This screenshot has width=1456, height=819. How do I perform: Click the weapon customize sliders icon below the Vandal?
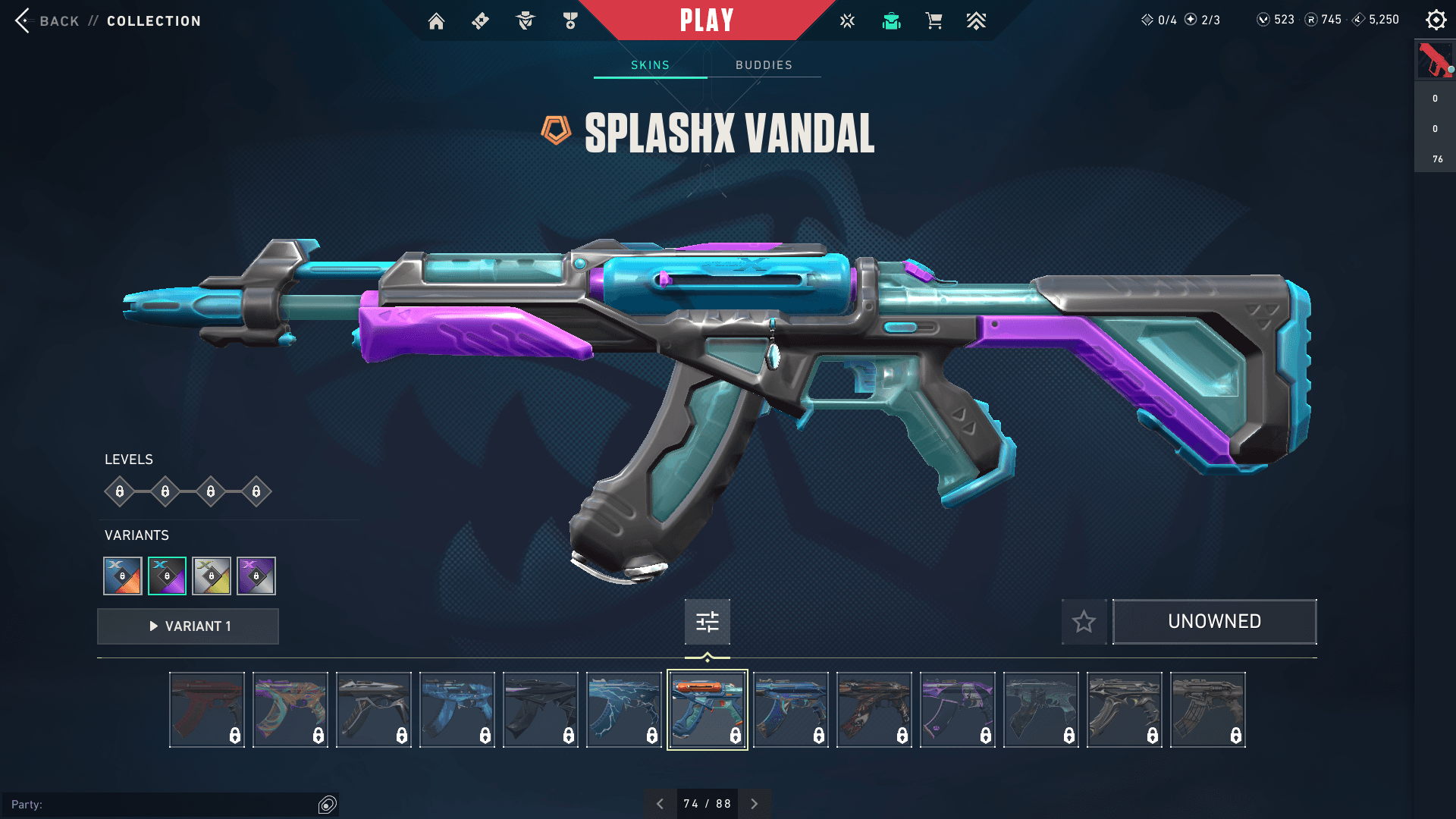point(707,622)
